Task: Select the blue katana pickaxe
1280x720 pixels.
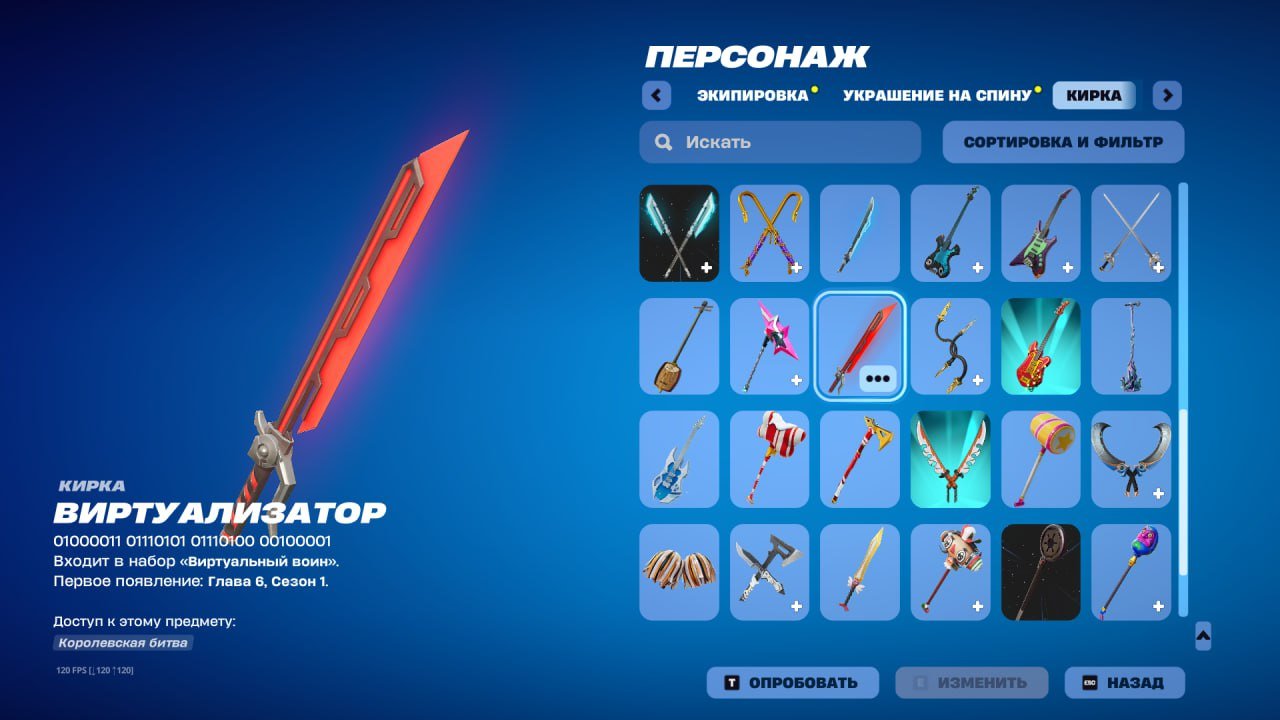Action: point(861,233)
